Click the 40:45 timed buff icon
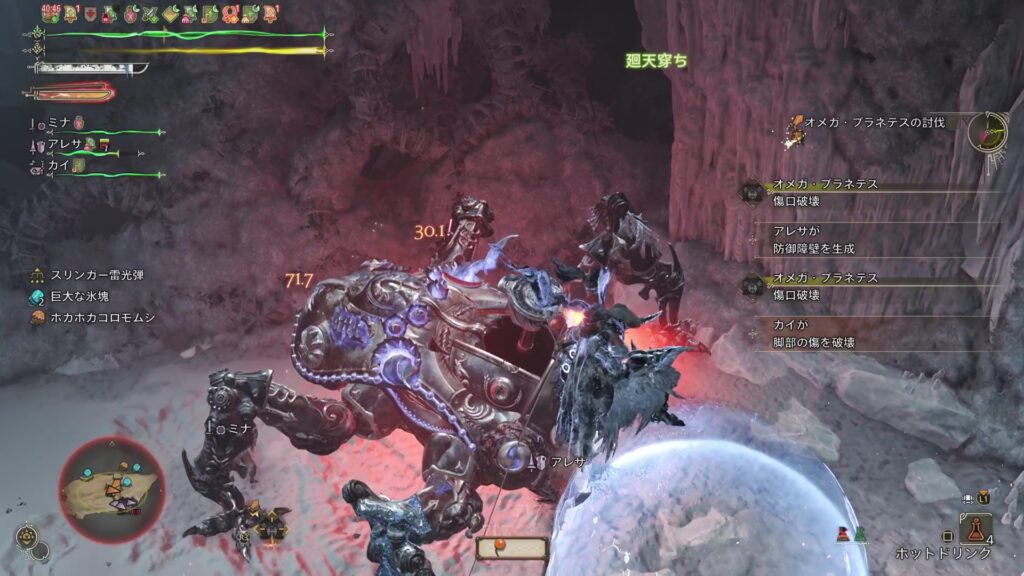1024x576 pixels. (x=53, y=13)
